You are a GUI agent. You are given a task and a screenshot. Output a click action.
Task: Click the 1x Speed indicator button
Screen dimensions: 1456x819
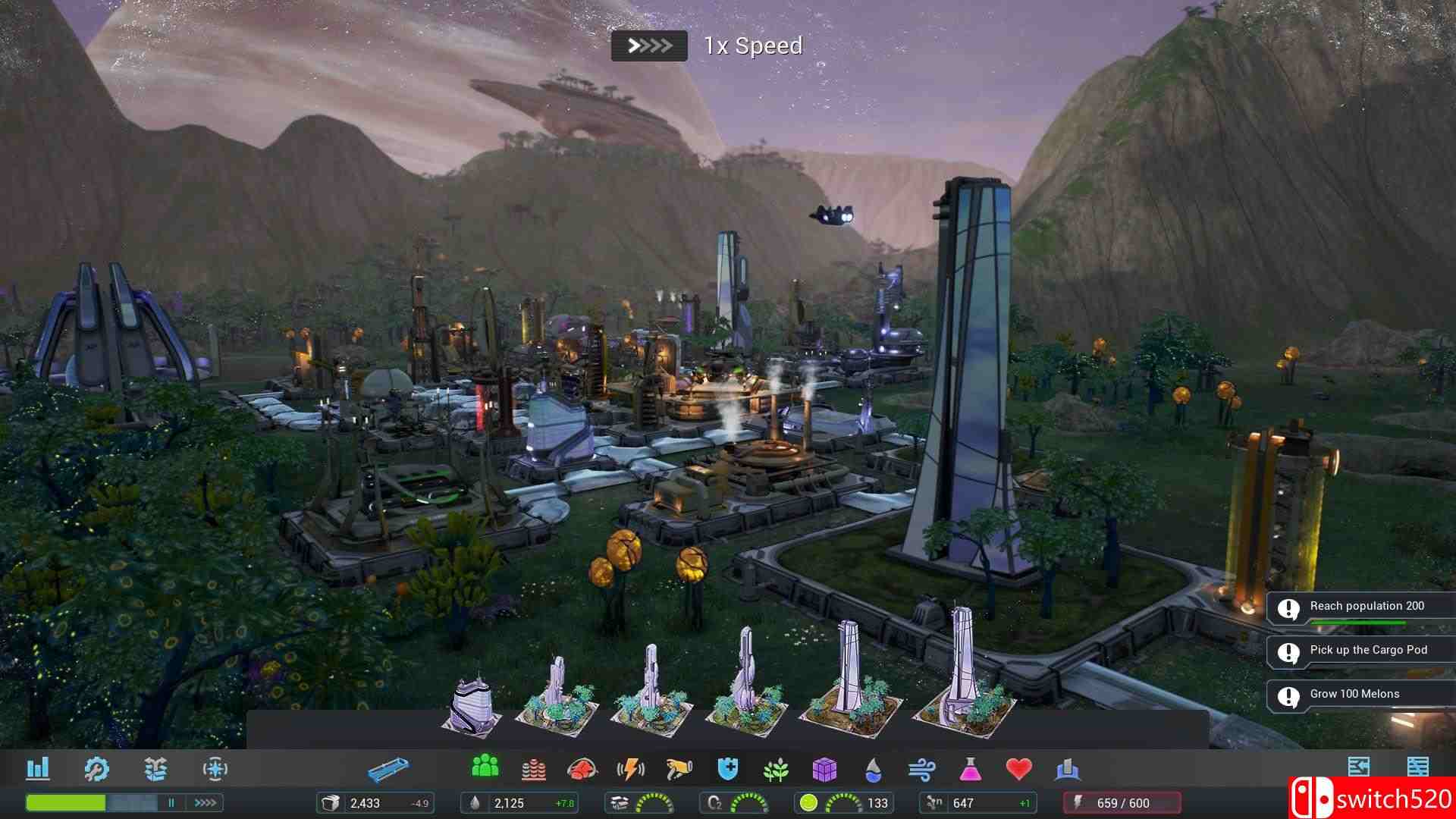click(649, 46)
